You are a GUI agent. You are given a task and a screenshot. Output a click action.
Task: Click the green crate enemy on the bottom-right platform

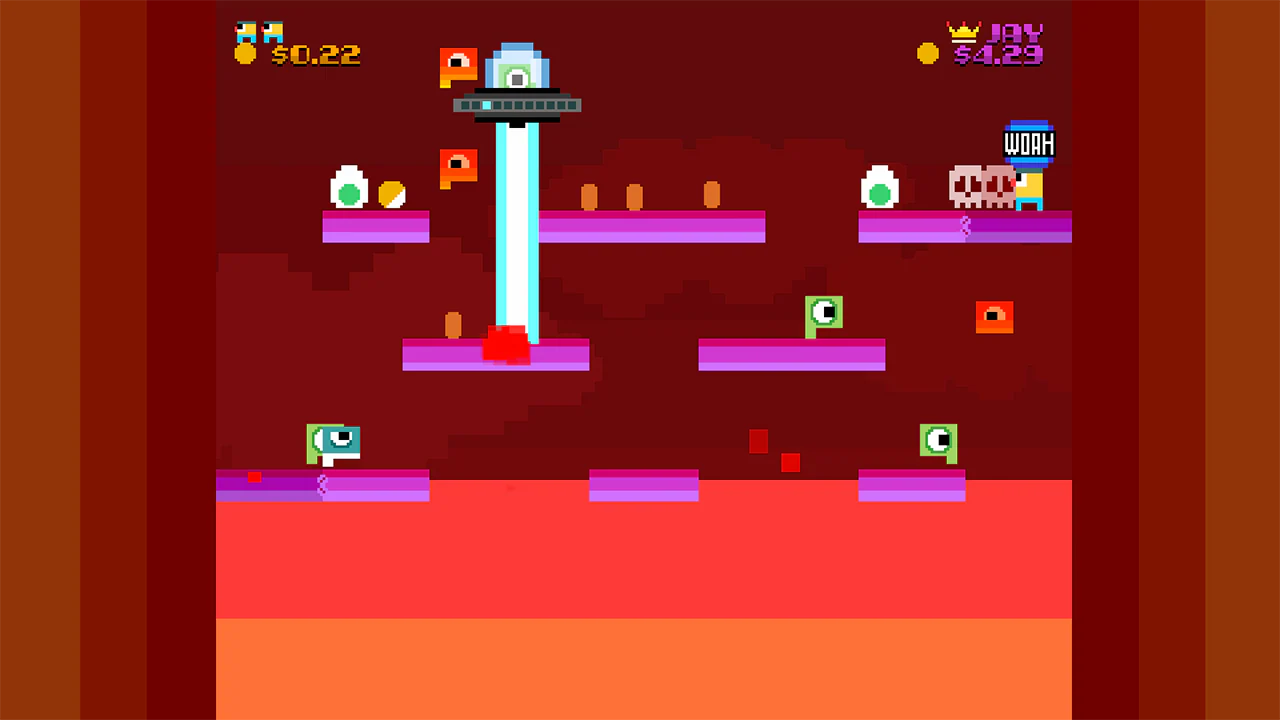(937, 441)
